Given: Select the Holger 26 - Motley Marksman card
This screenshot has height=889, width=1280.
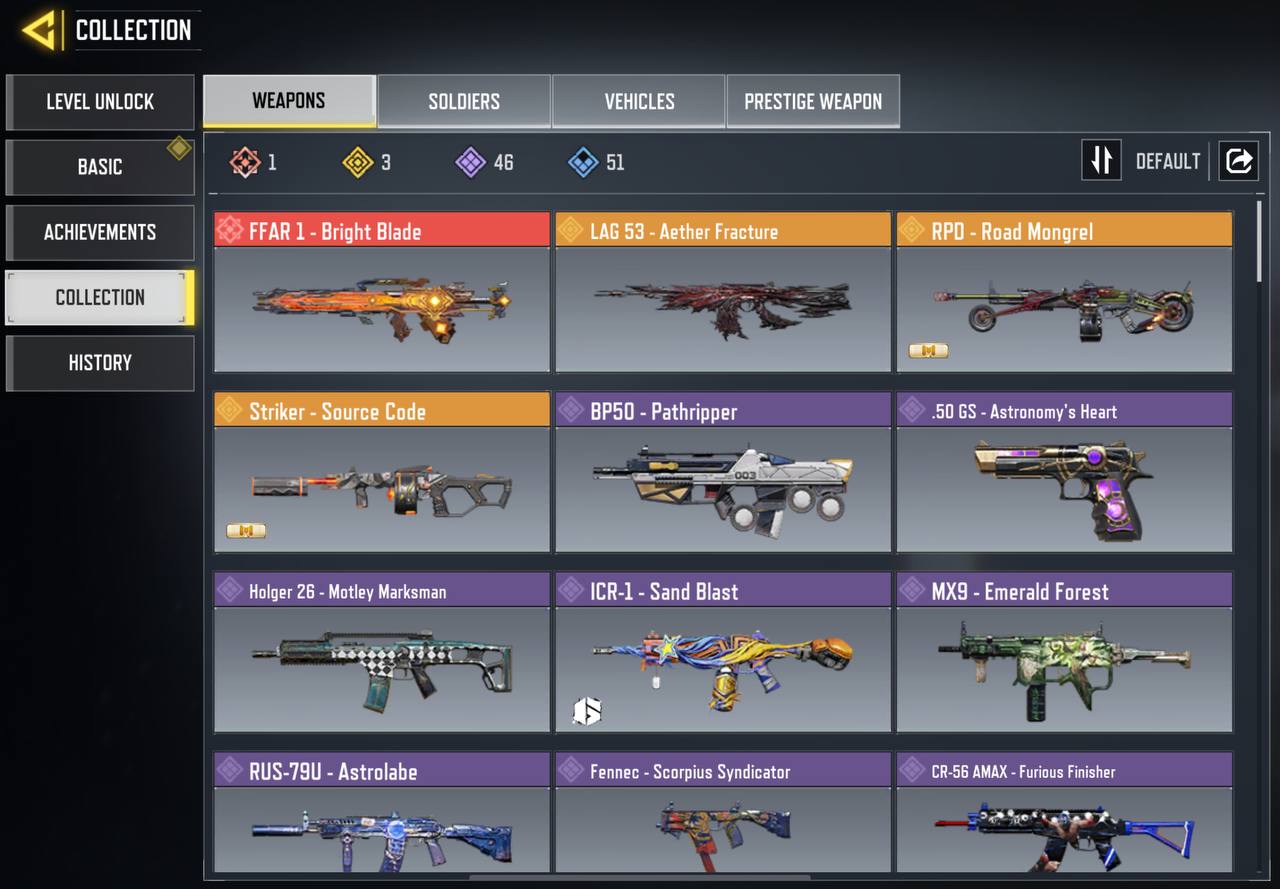Looking at the screenshot, I should click(382, 652).
